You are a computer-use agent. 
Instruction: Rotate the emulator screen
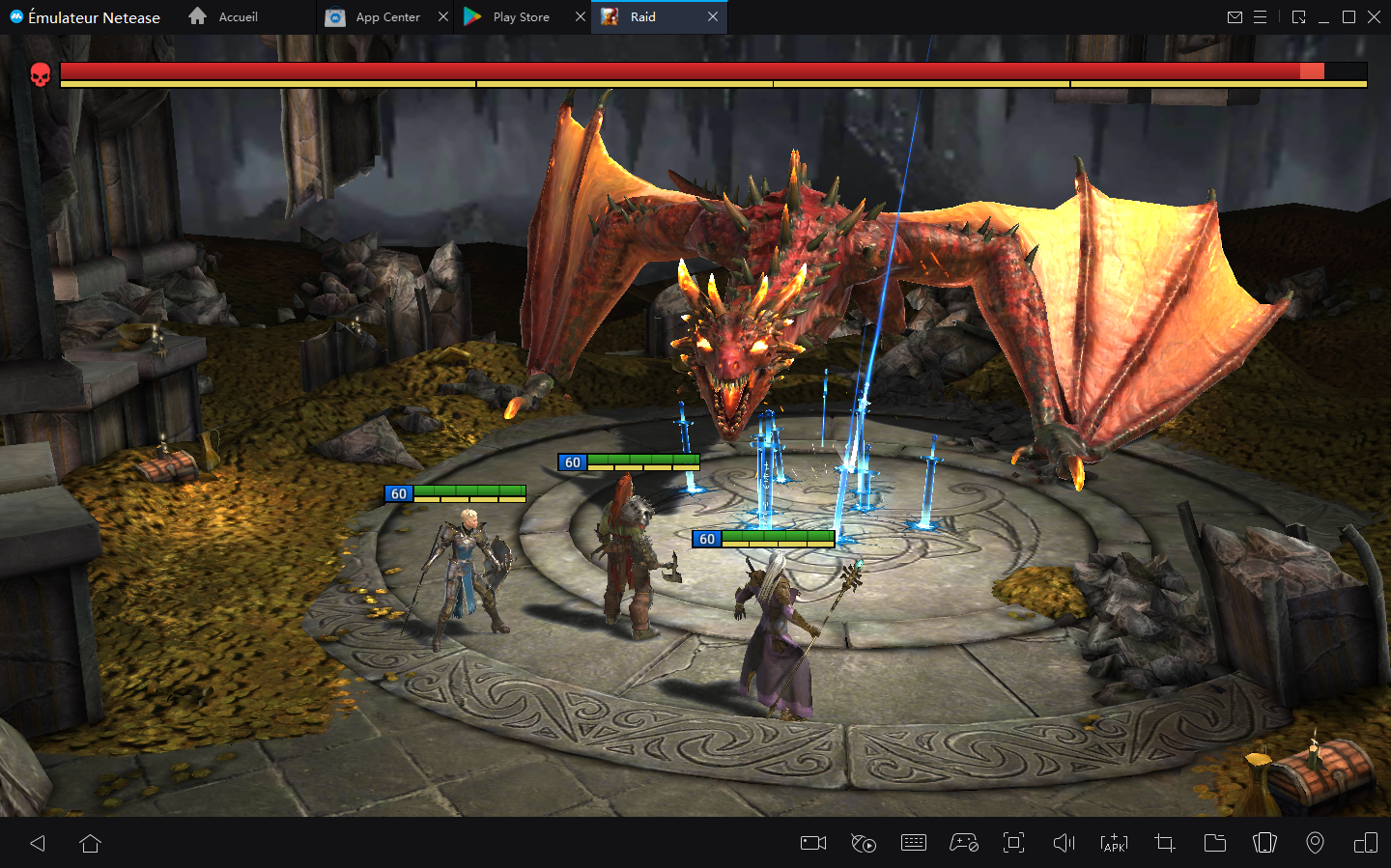point(1365,843)
